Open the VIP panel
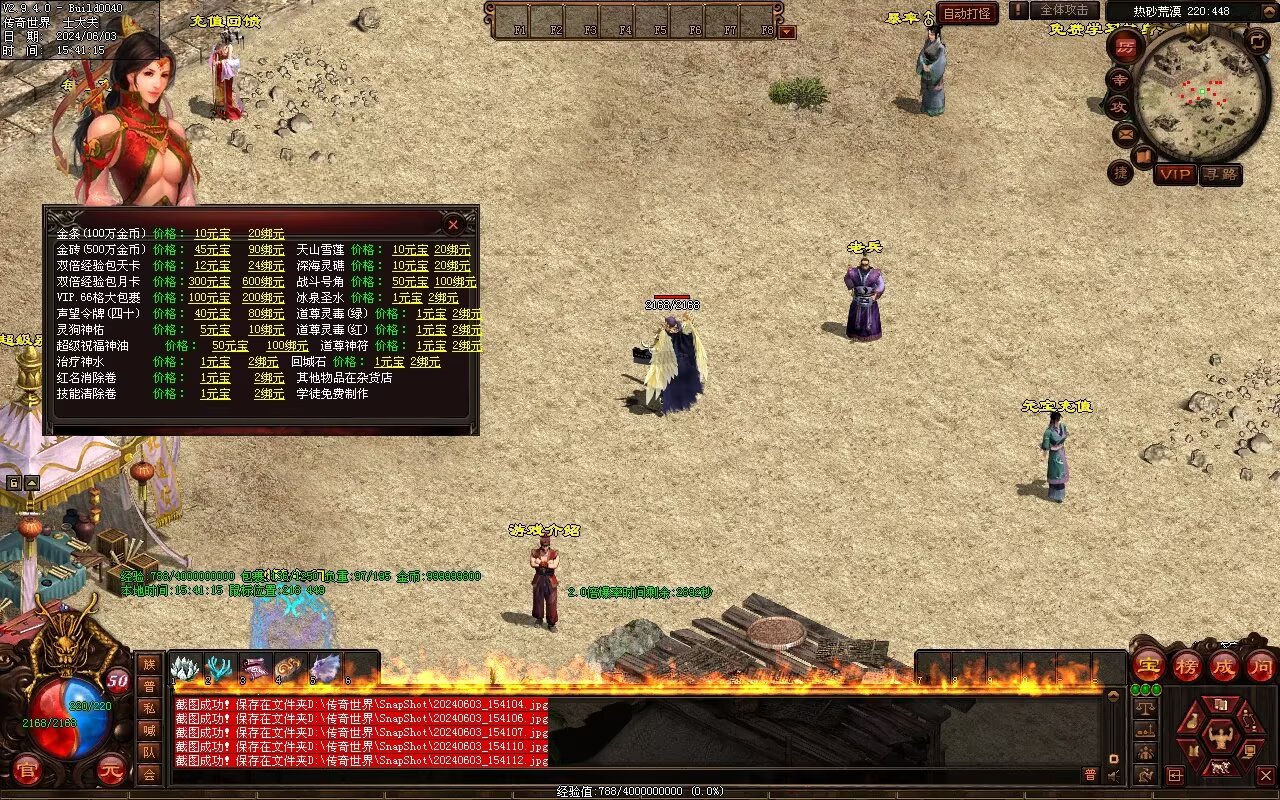This screenshot has height=800, width=1280. pos(1175,174)
